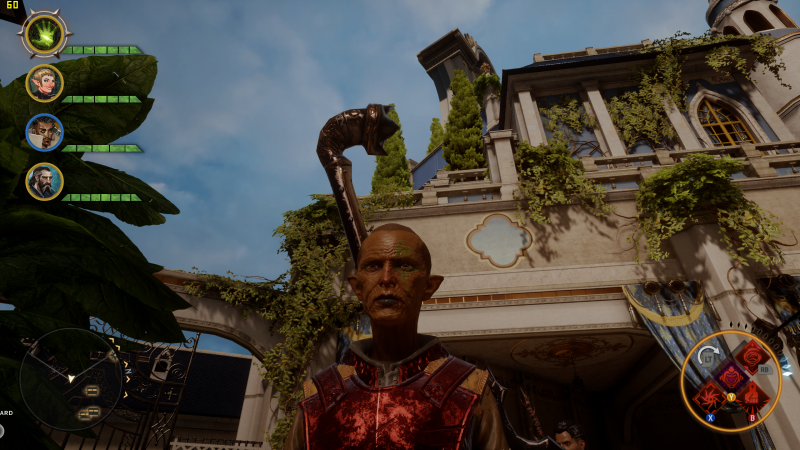The image size is (800, 450).
Task: Activate the red raised fist ability
Action: 752,396
